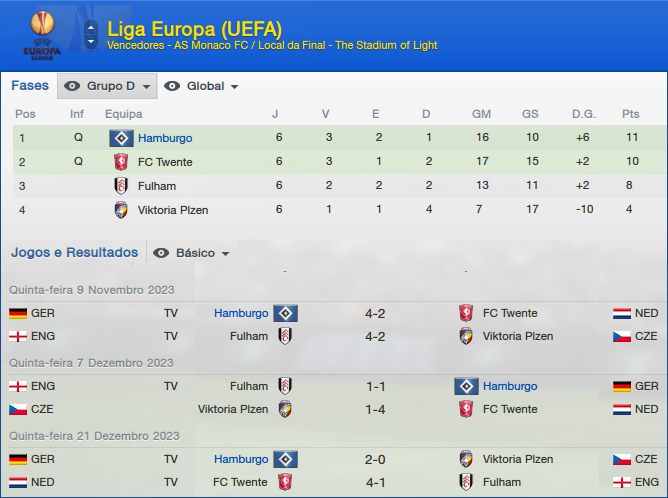Select Hamburgo in the standings table
This screenshot has width=668, height=498.
click(x=165, y=138)
